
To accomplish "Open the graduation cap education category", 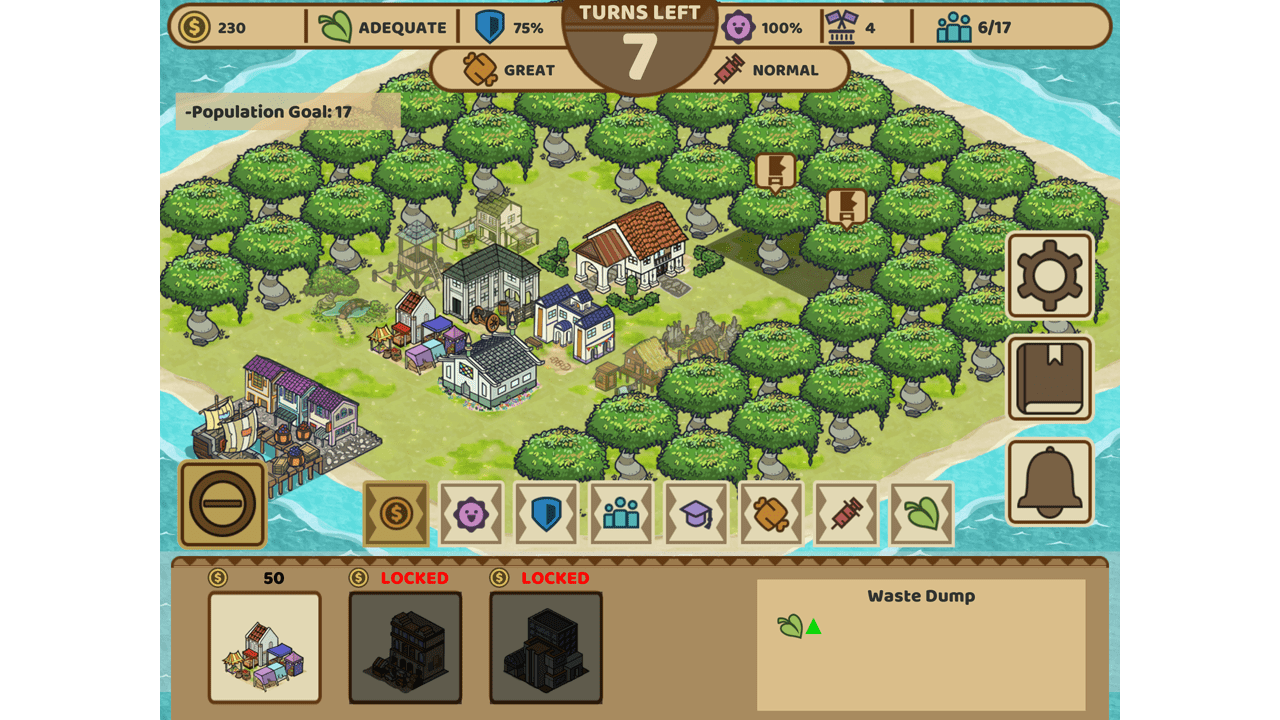I will pyautogui.click(x=696, y=514).
